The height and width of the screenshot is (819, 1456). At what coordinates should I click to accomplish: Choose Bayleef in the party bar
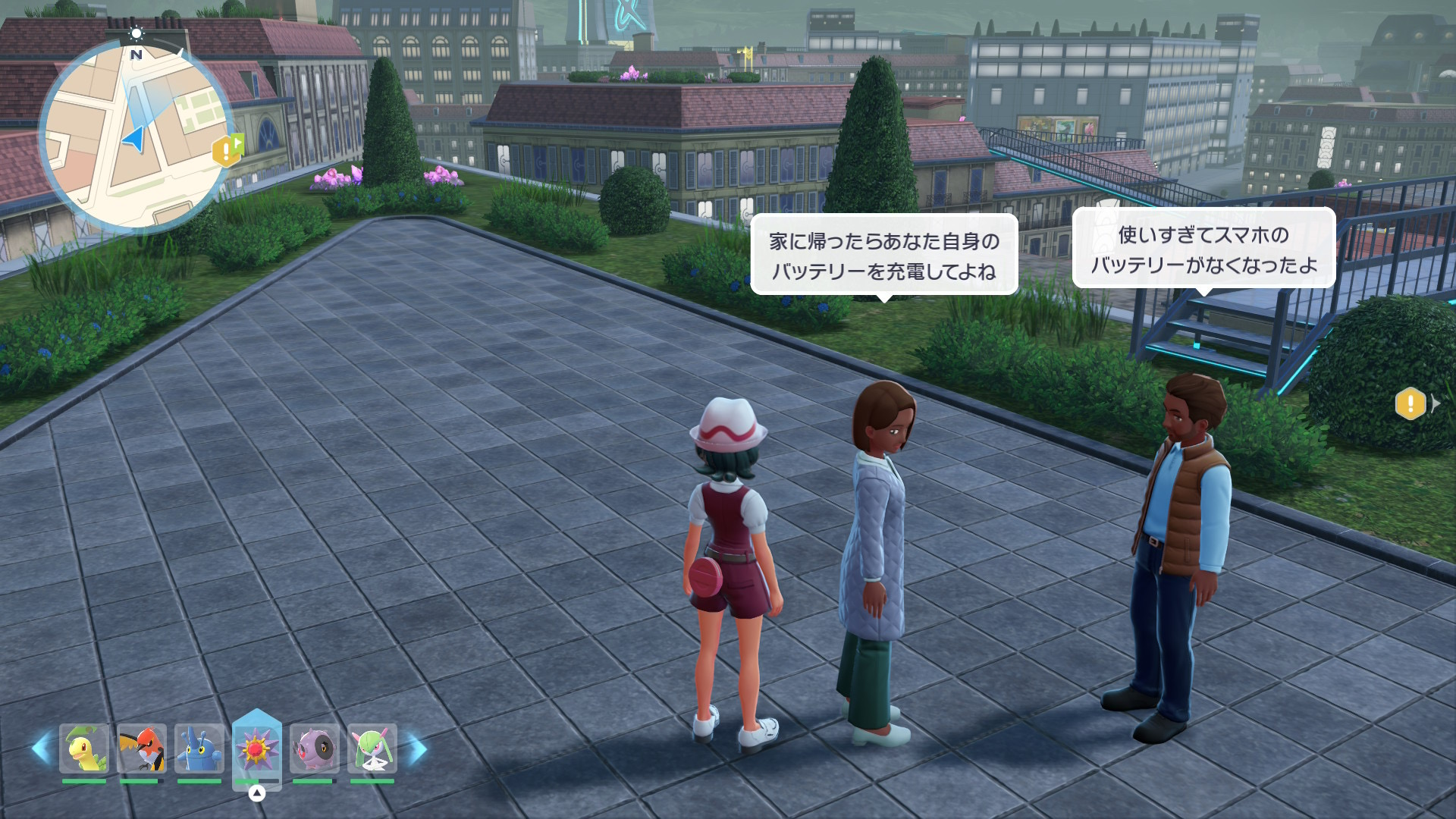(83, 748)
